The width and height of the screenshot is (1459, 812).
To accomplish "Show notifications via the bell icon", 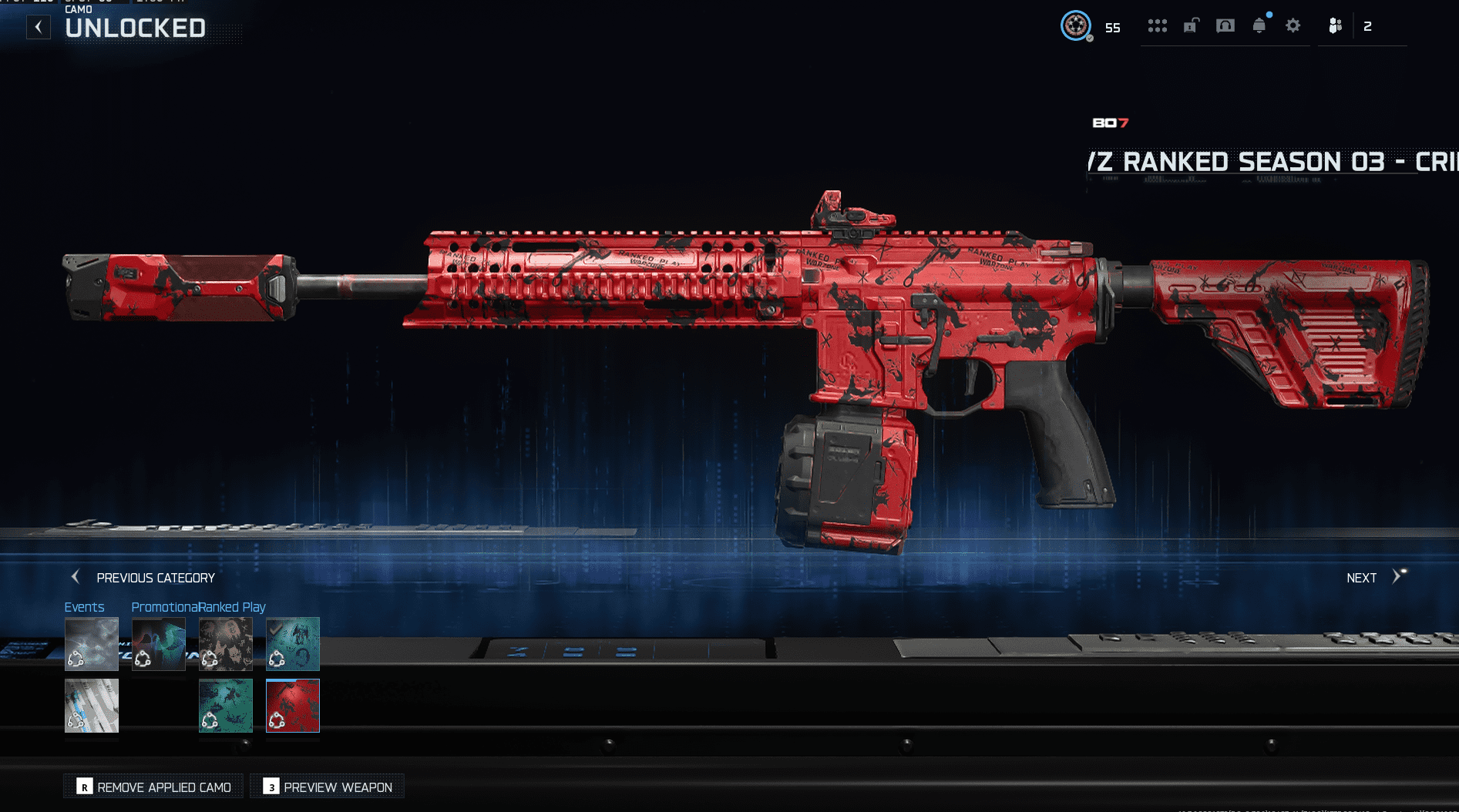I will point(1259,26).
